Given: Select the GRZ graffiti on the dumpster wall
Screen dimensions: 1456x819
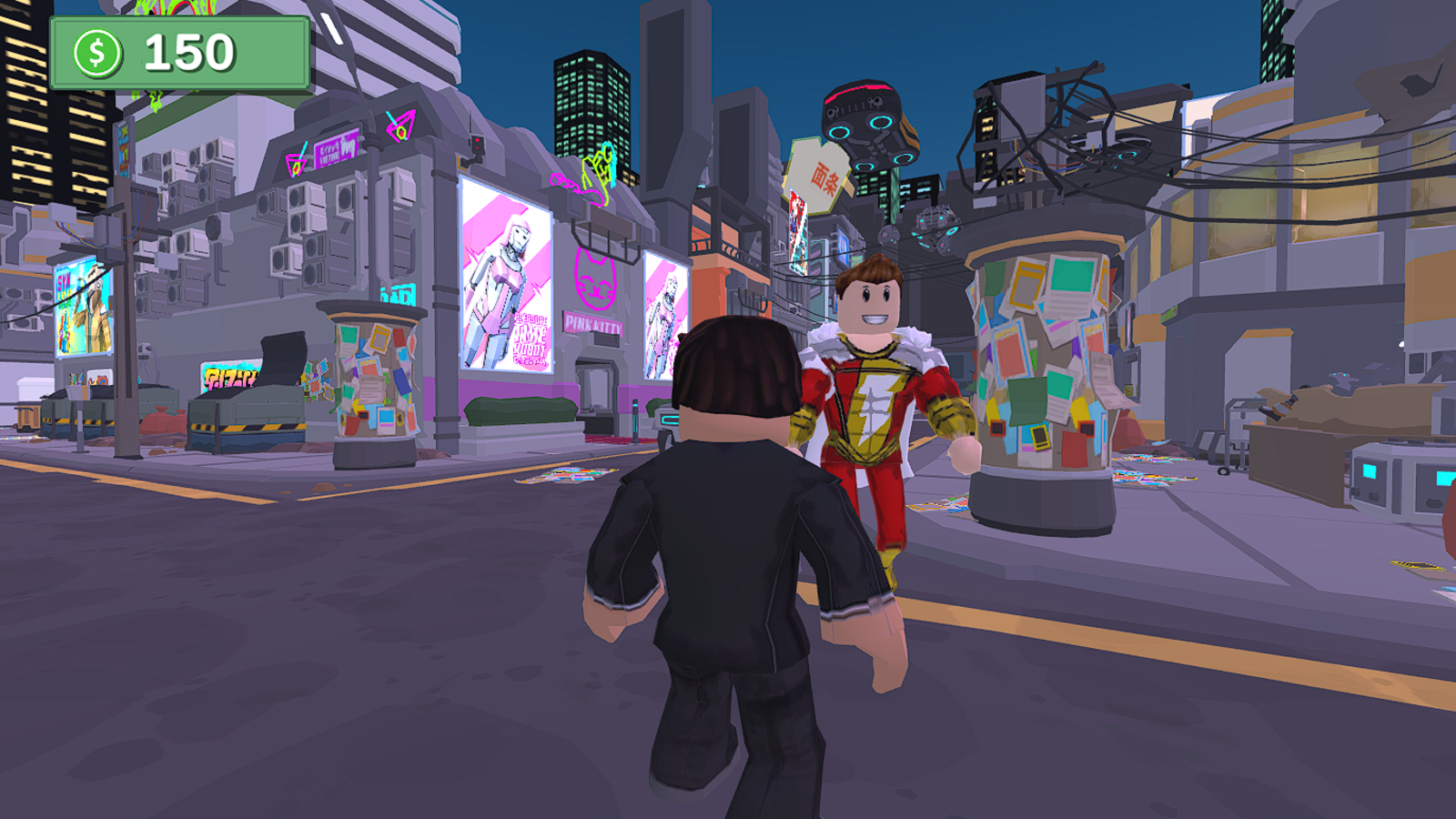Looking at the screenshot, I should pos(229,376).
